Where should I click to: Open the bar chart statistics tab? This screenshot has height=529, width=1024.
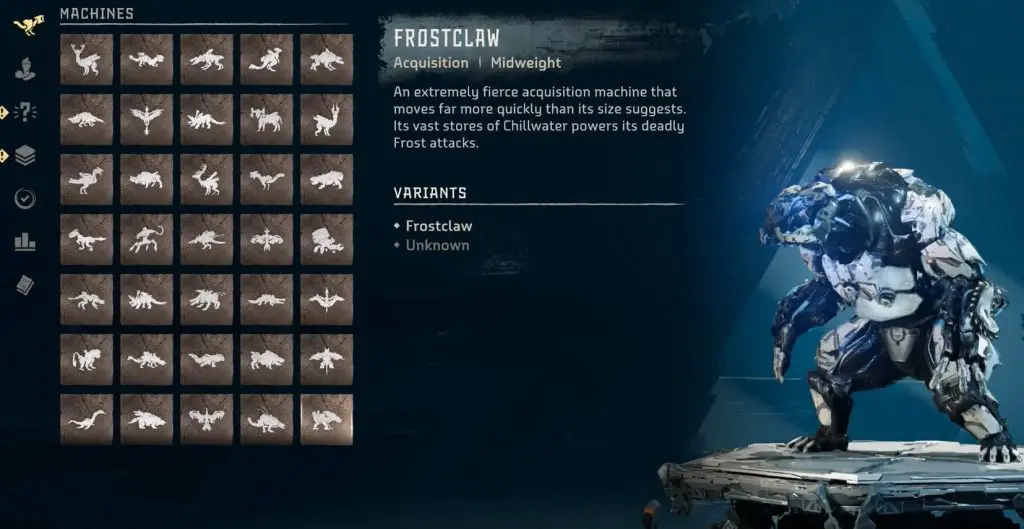25,241
